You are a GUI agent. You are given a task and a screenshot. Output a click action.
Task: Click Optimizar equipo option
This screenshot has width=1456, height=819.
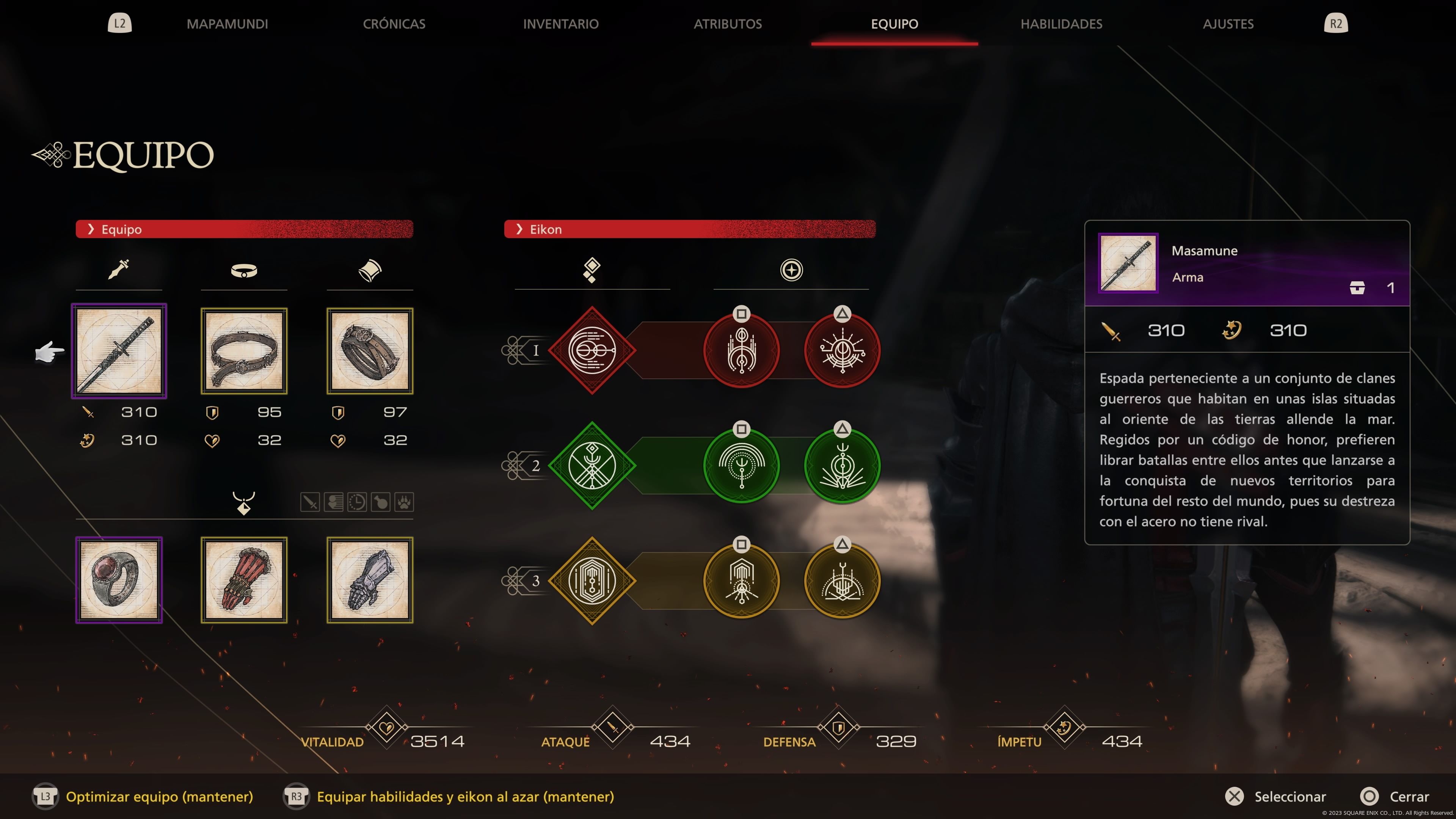pyautogui.click(x=159, y=796)
